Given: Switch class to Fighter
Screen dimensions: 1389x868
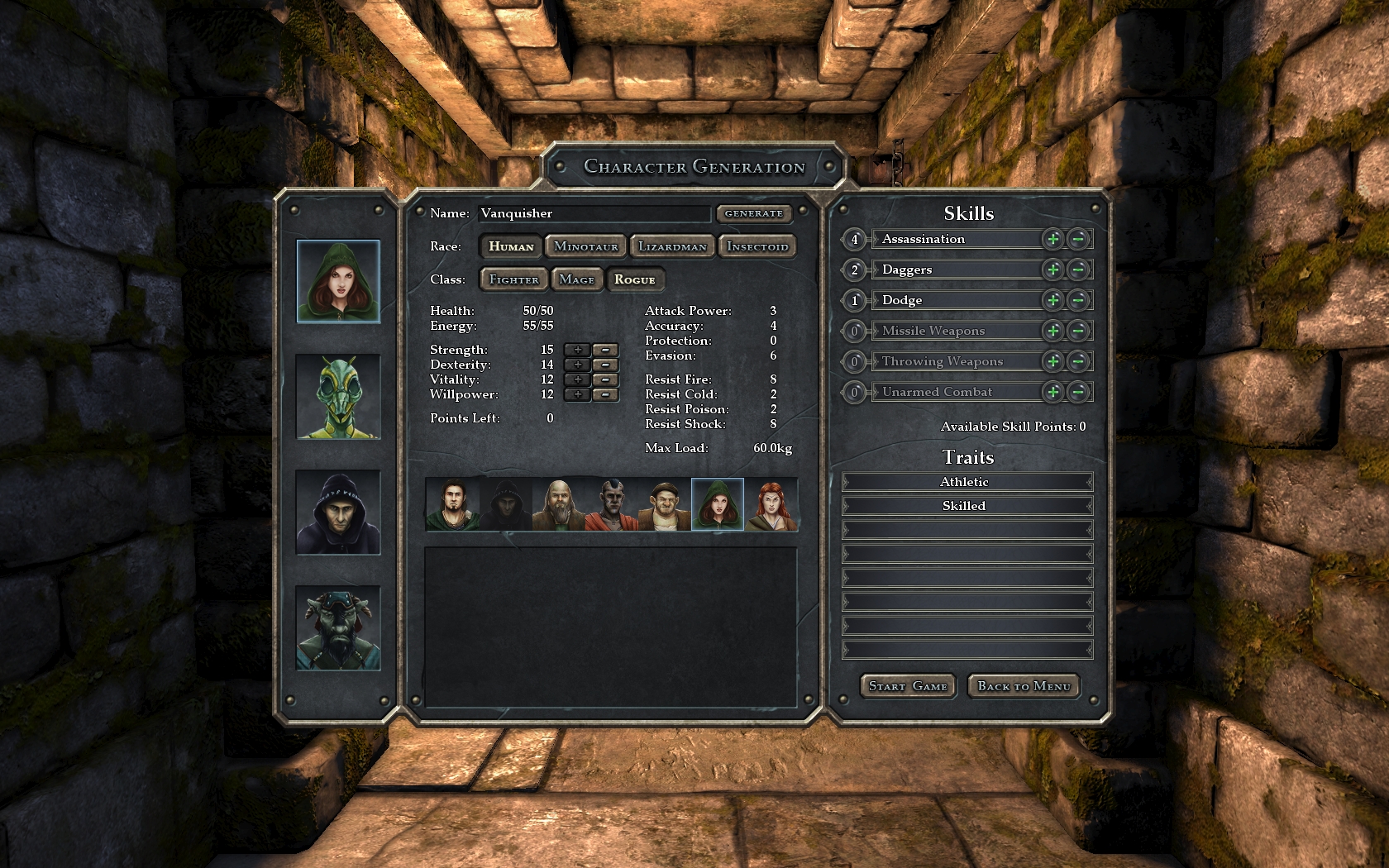Looking at the screenshot, I should [x=513, y=279].
